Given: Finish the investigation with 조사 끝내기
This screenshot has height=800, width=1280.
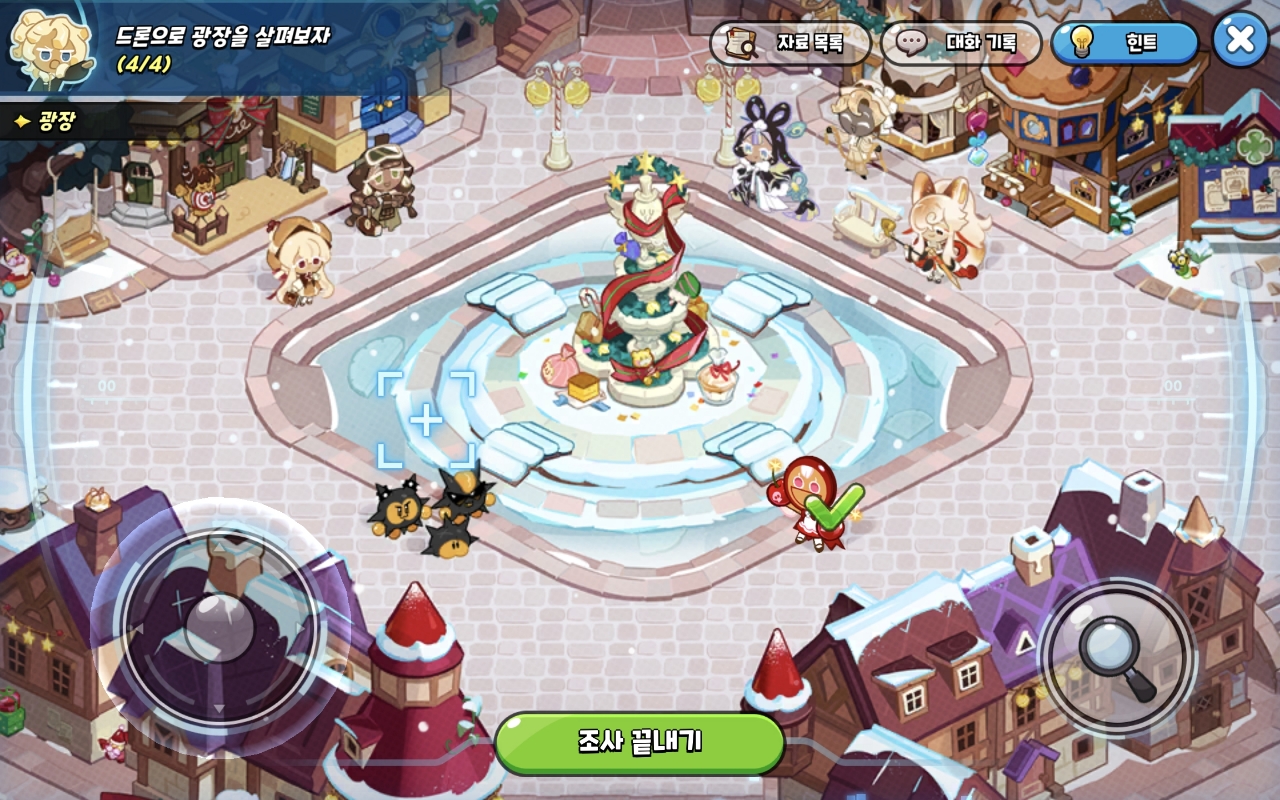Looking at the screenshot, I should (640, 742).
